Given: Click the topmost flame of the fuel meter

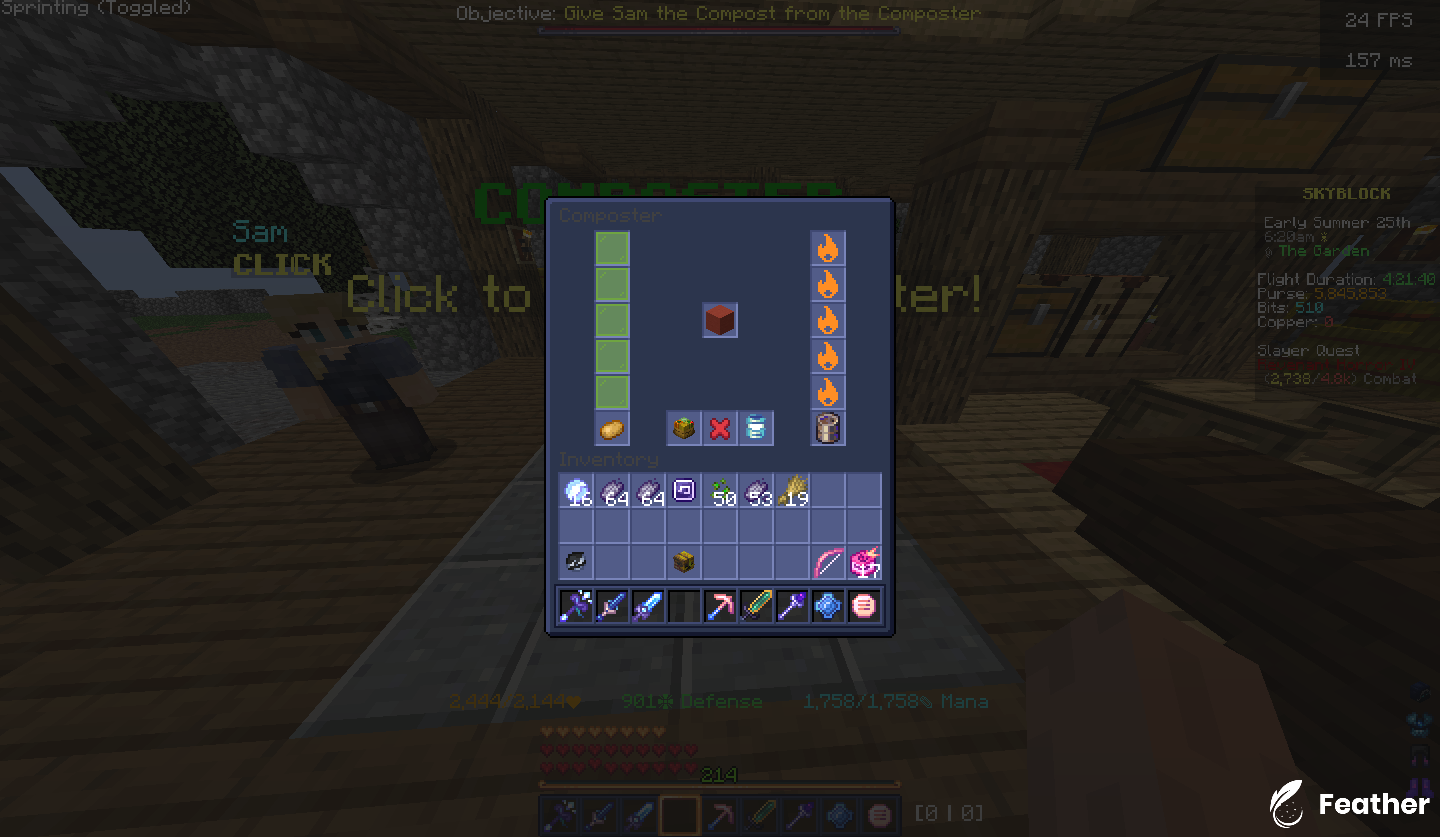Looking at the screenshot, I should point(827,248).
